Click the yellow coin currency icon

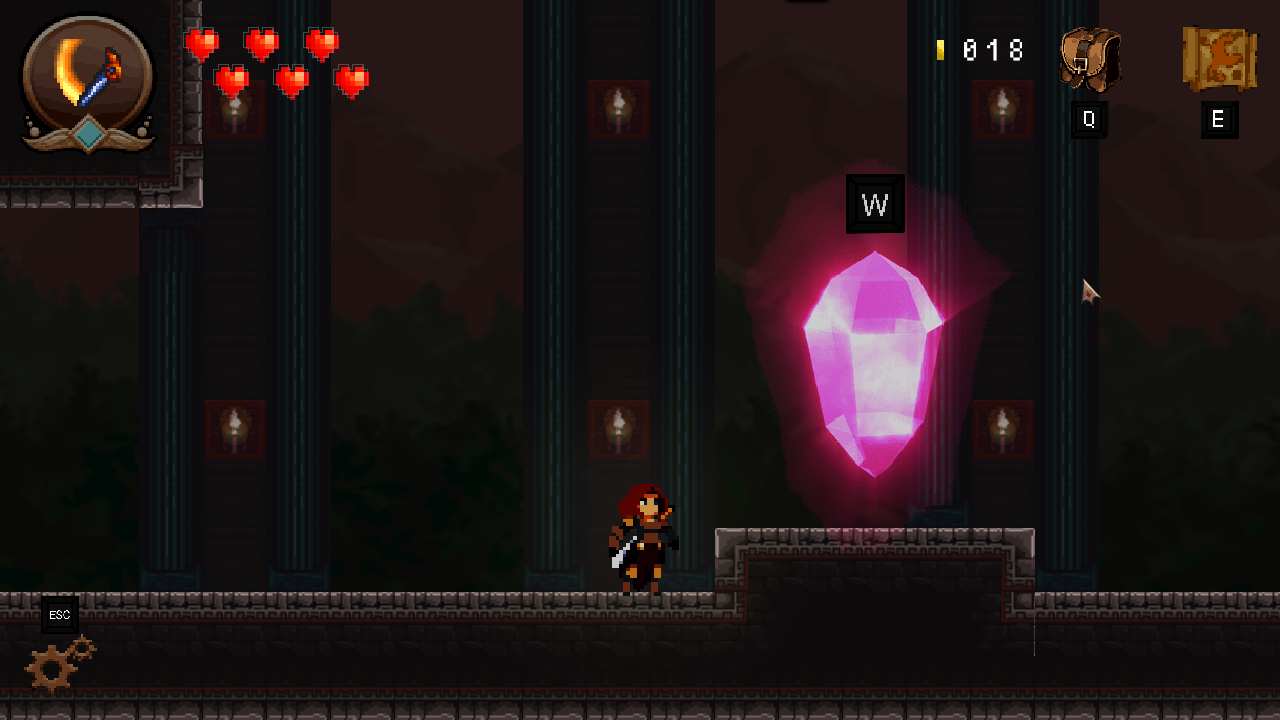tap(941, 49)
